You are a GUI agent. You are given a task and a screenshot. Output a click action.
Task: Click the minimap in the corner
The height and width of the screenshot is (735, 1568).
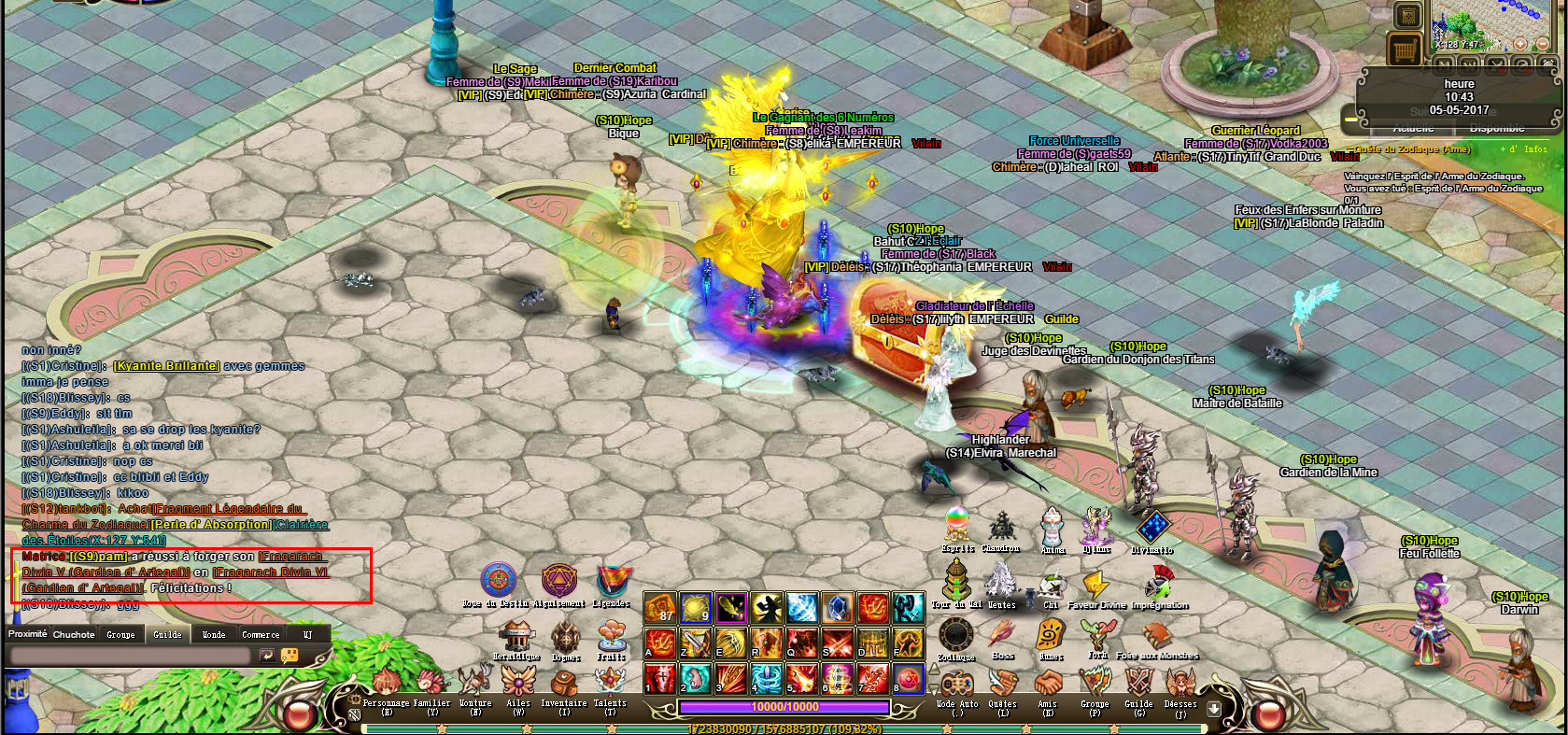[1479, 25]
